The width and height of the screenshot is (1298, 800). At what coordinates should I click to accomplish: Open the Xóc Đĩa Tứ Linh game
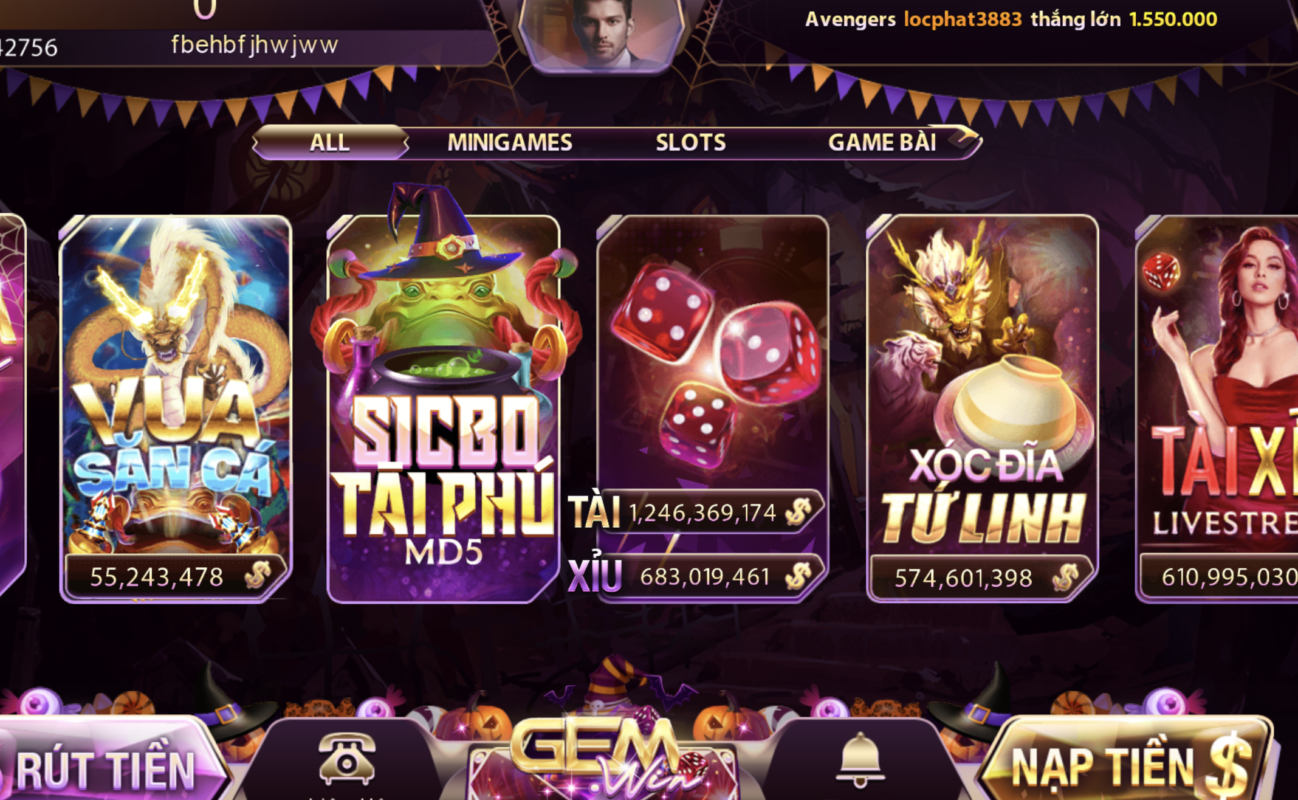tap(981, 400)
